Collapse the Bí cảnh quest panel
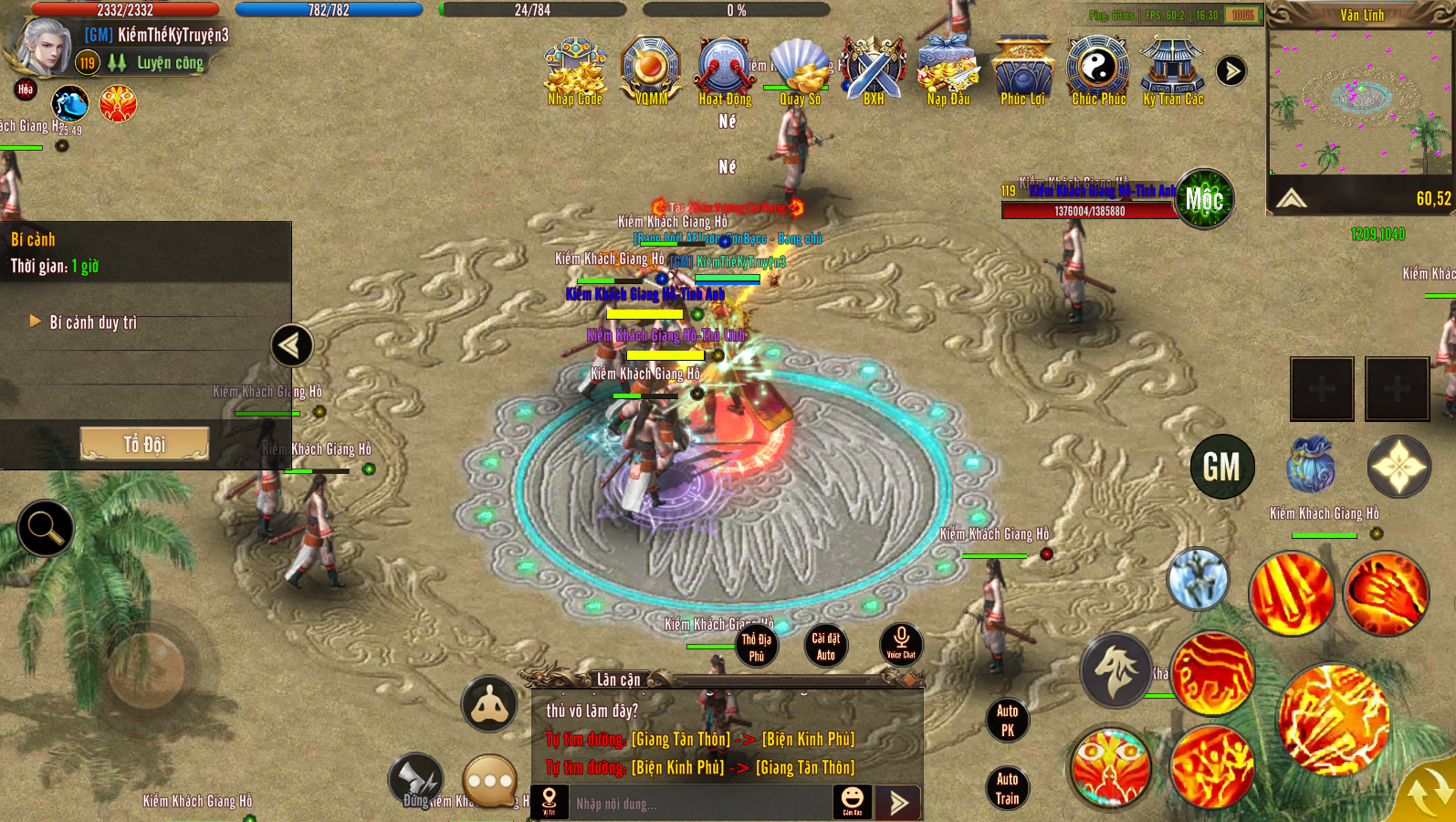This screenshot has height=822, width=1456. tap(292, 345)
